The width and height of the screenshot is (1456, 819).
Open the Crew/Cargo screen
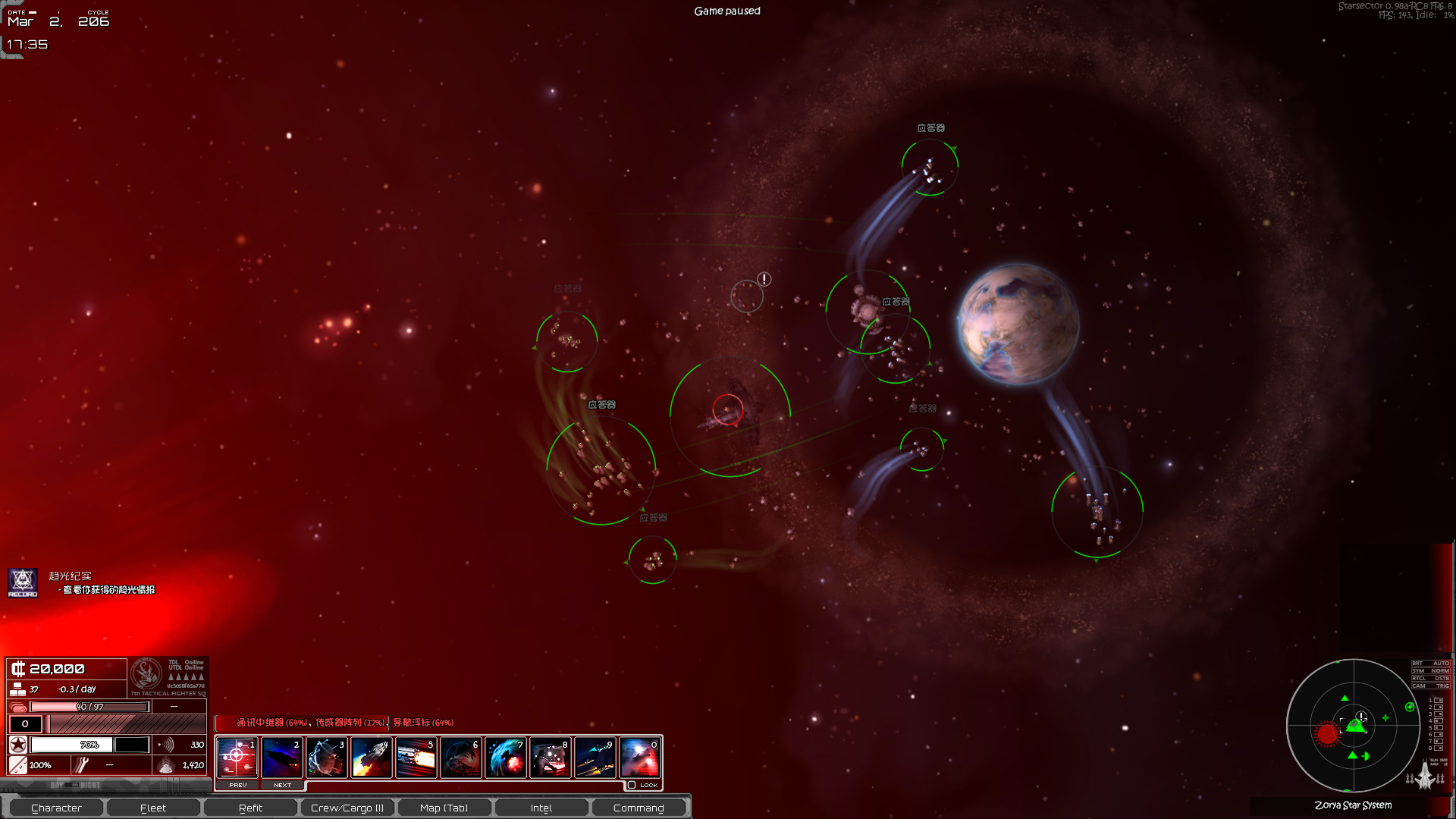347,808
